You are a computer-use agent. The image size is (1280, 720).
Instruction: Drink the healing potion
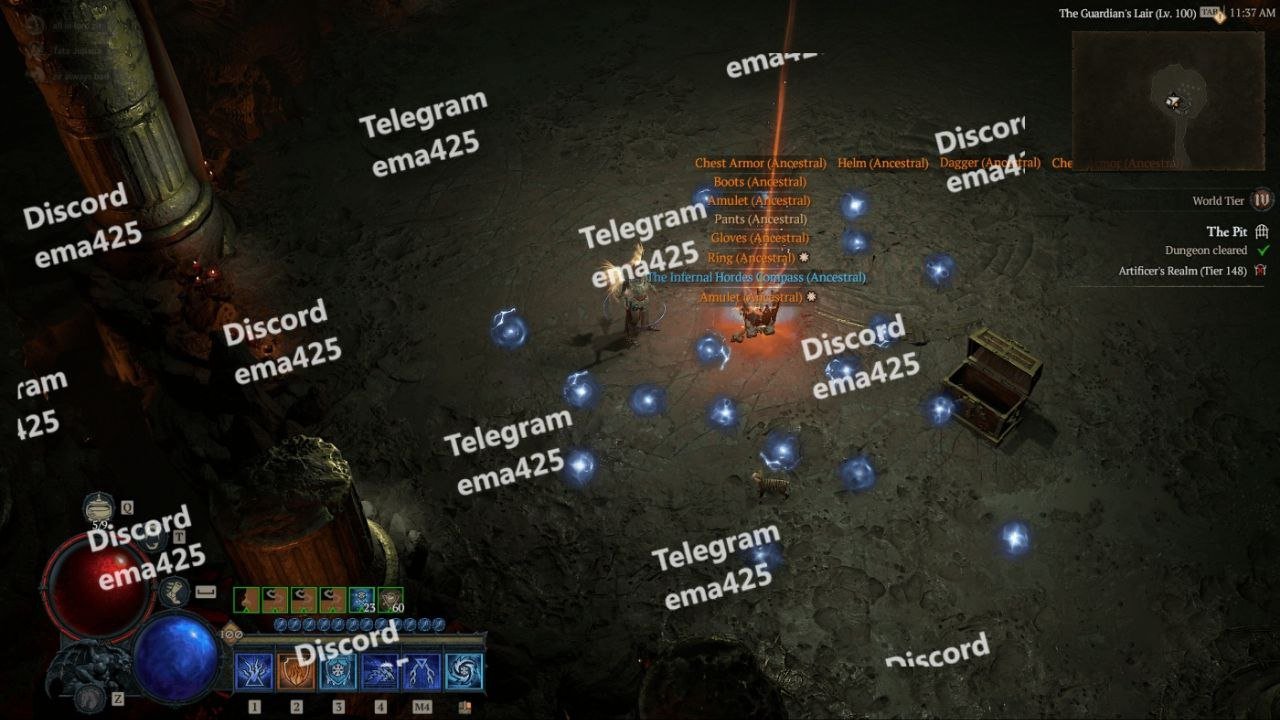(x=99, y=506)
